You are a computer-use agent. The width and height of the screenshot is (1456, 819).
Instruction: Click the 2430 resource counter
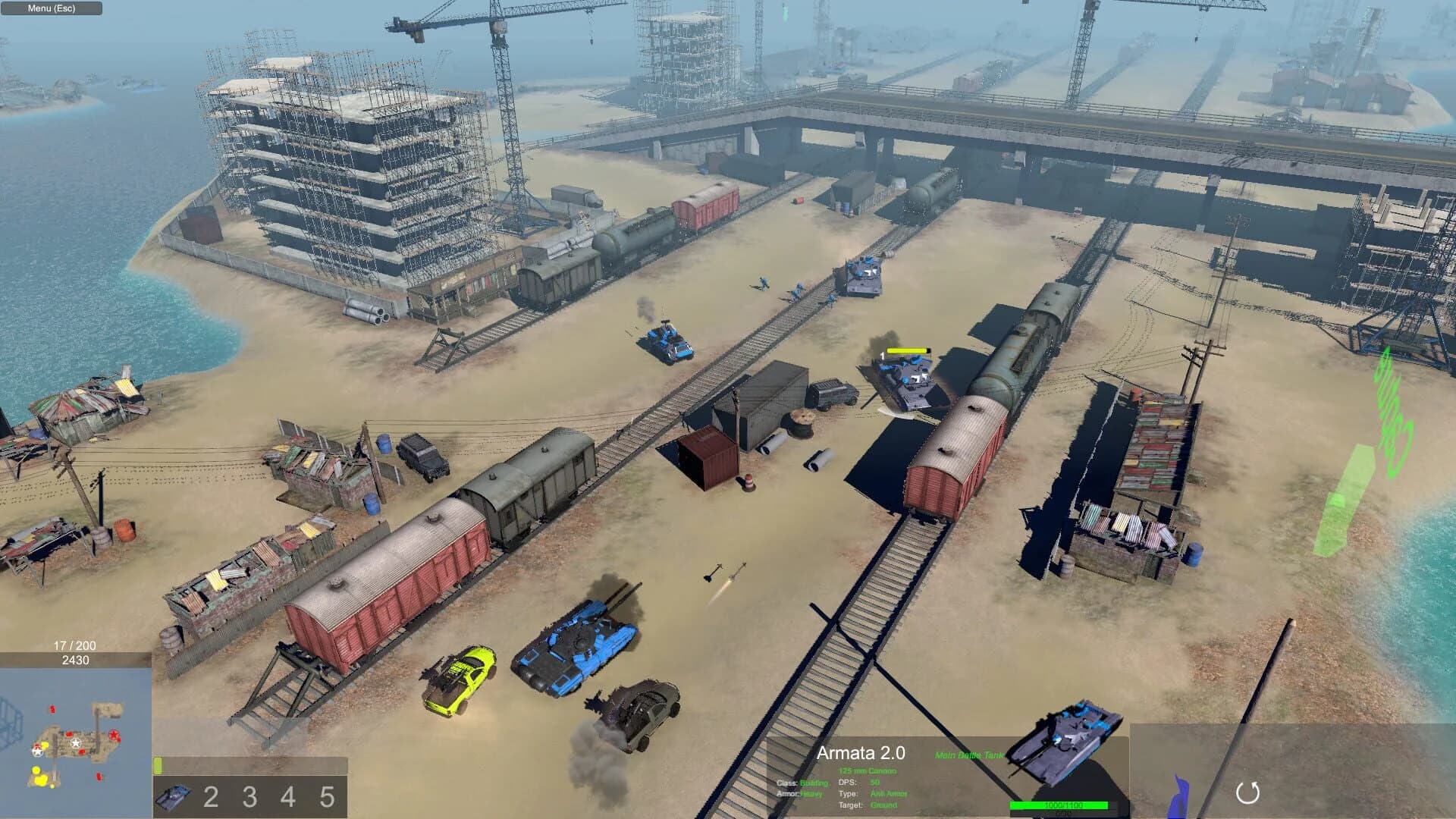77,660
